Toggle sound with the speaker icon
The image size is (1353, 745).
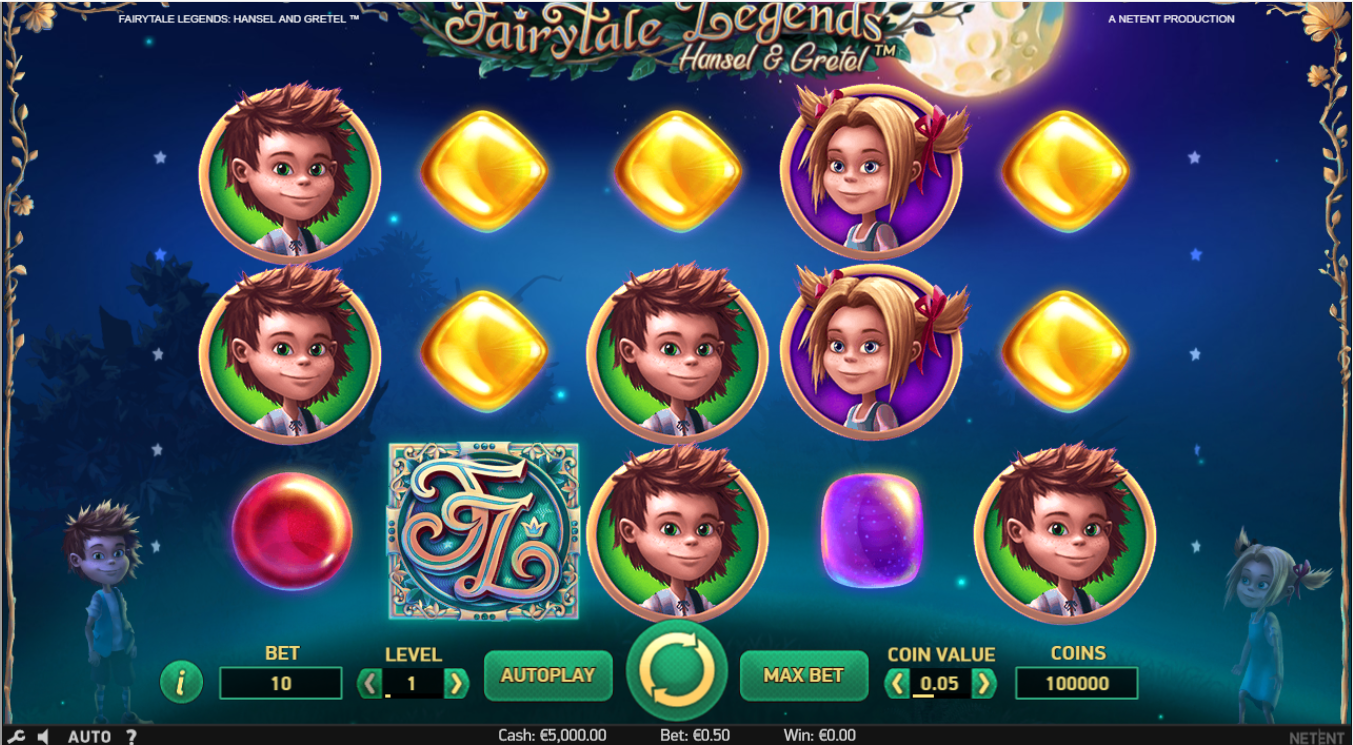(x=43, y=737)
